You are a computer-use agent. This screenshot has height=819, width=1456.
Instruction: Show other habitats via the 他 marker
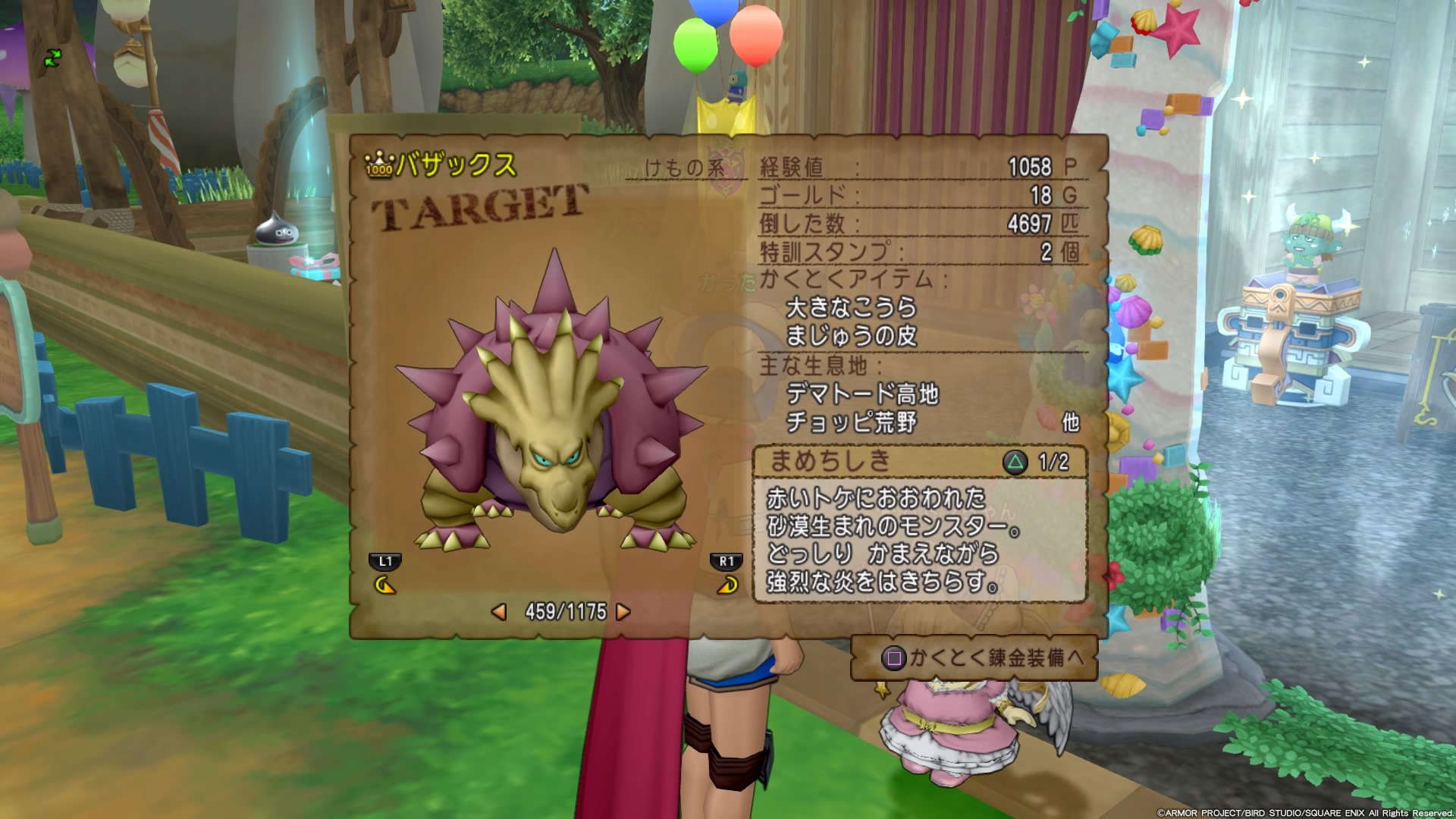point(1070,422)
